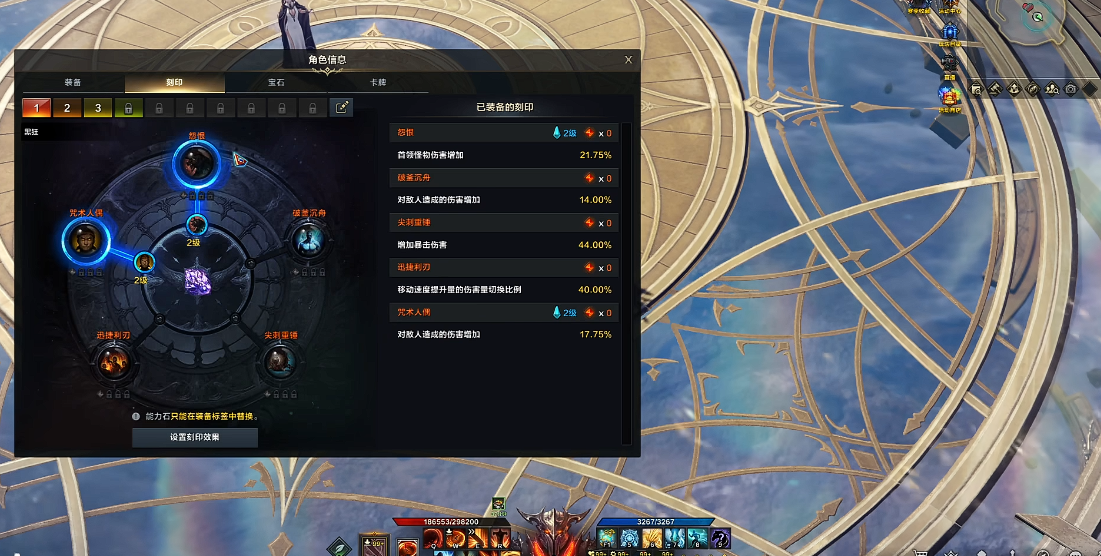1101x556 pixels.
Task: Click the preset edit pencil button
Action: click(342, 107)
